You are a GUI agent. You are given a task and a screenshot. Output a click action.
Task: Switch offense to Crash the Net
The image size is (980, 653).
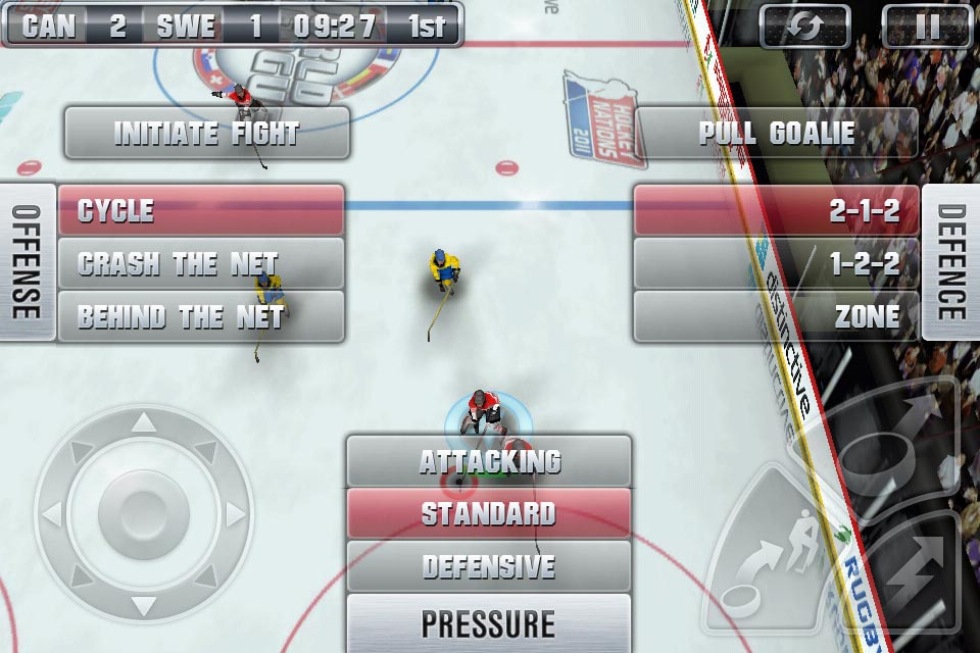pyautogui.click(x=201, y=263)
